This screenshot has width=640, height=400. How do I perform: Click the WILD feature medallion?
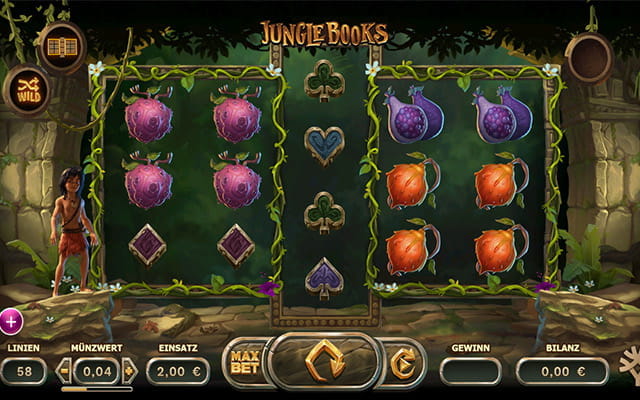click(26, 90)
